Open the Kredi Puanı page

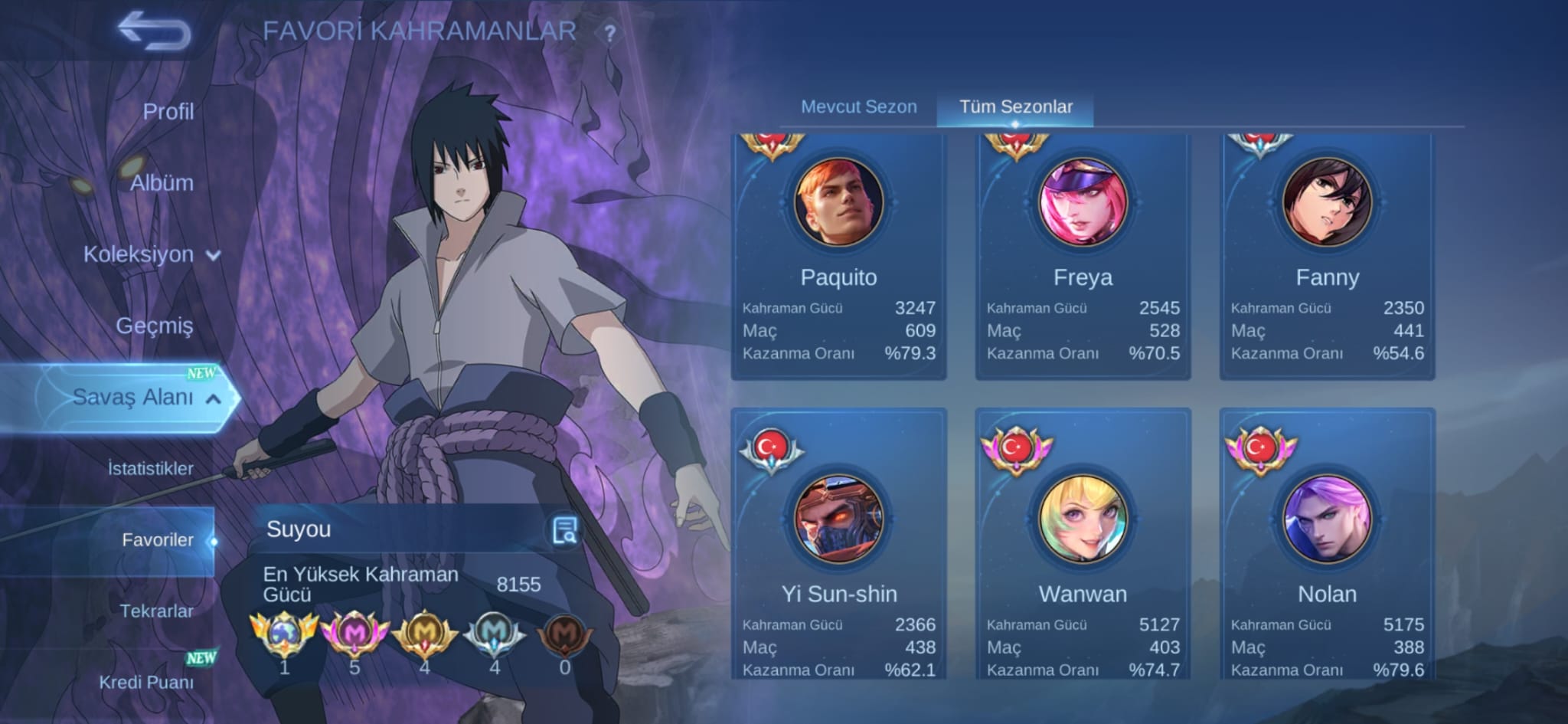[146, 682]
